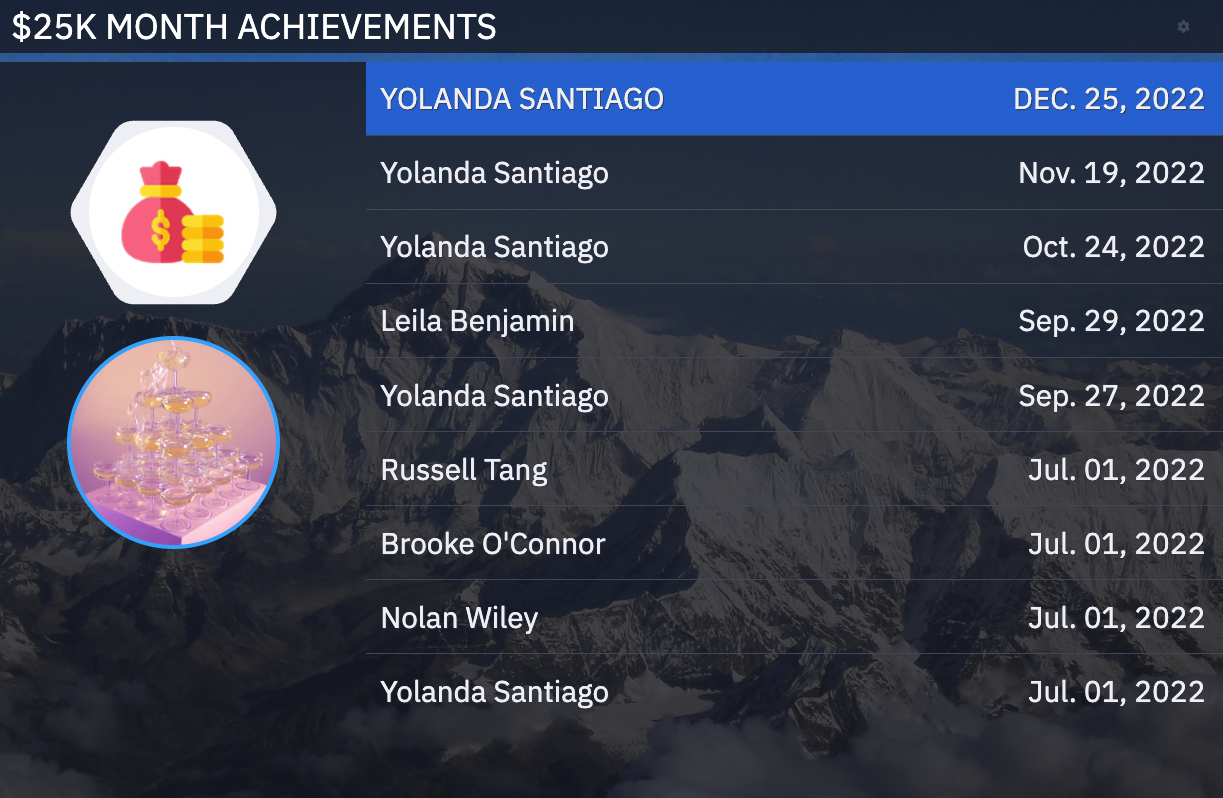Image resolution: width=1223 pixels, height=798 pixels.
Task: Open the widget settings gear icon
Action: click(1183, 27)
